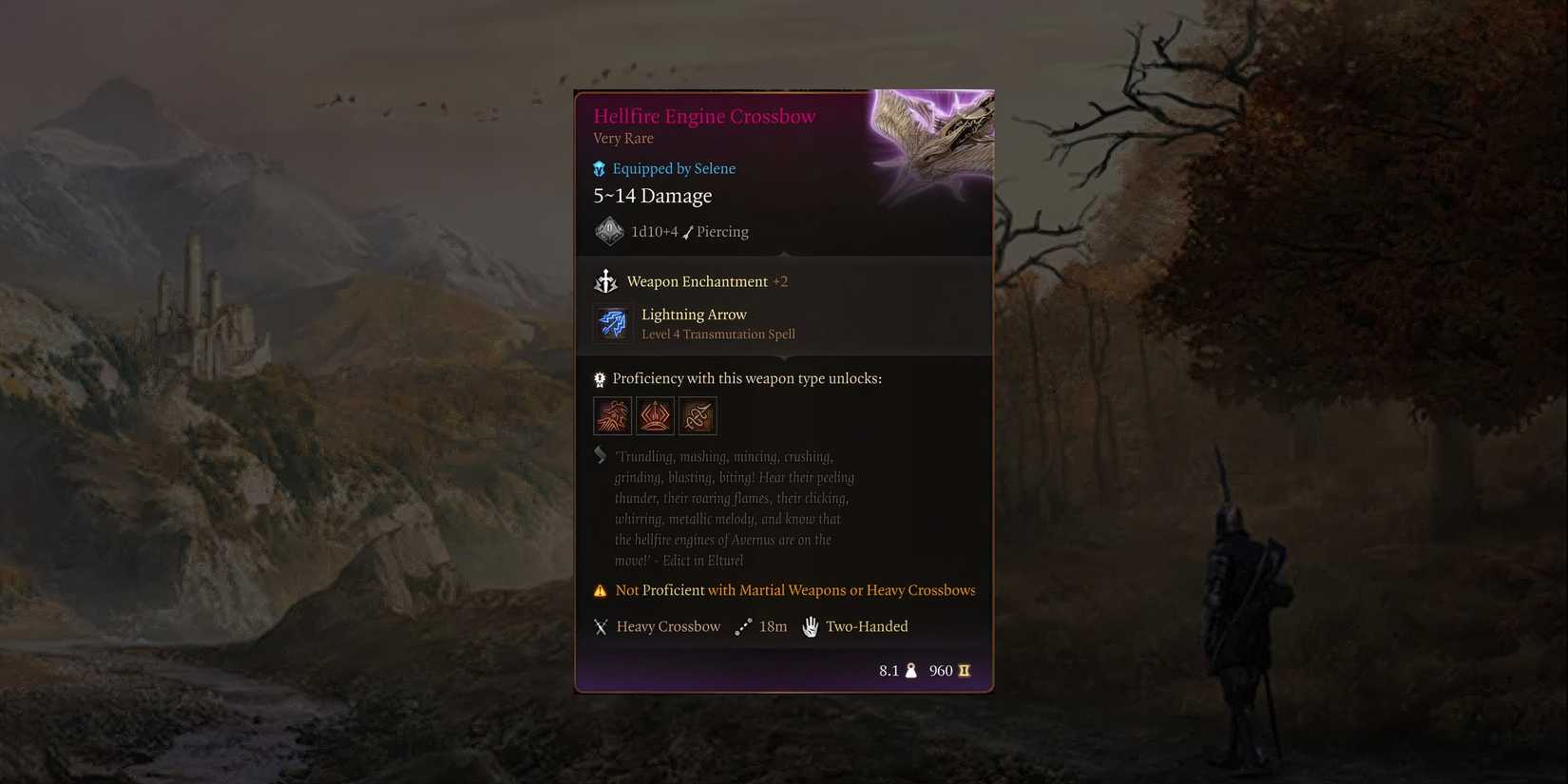
Task: Select the third proficiency unlock icon
Action: click(698, 415)
